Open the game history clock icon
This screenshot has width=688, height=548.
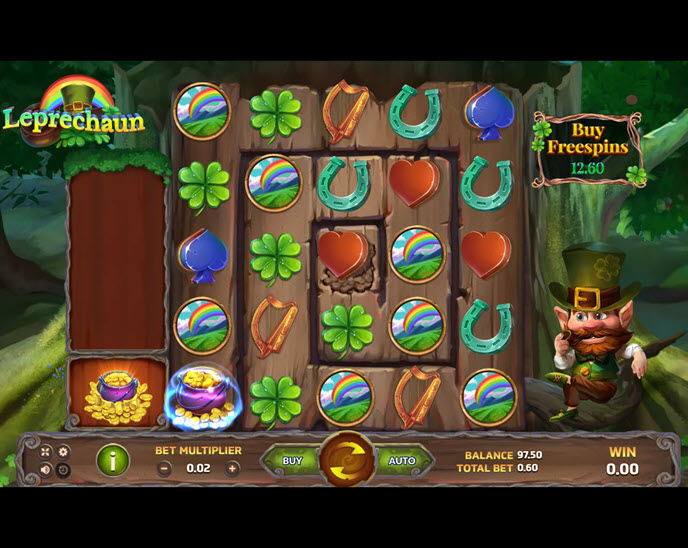coord(63,470)
